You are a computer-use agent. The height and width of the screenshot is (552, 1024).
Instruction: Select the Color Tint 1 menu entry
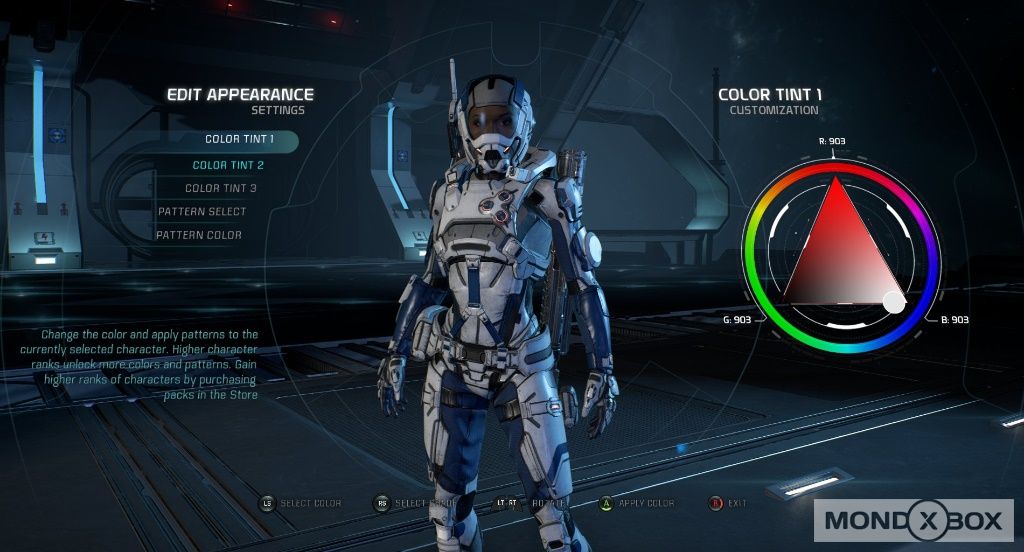tap(239, 140)
